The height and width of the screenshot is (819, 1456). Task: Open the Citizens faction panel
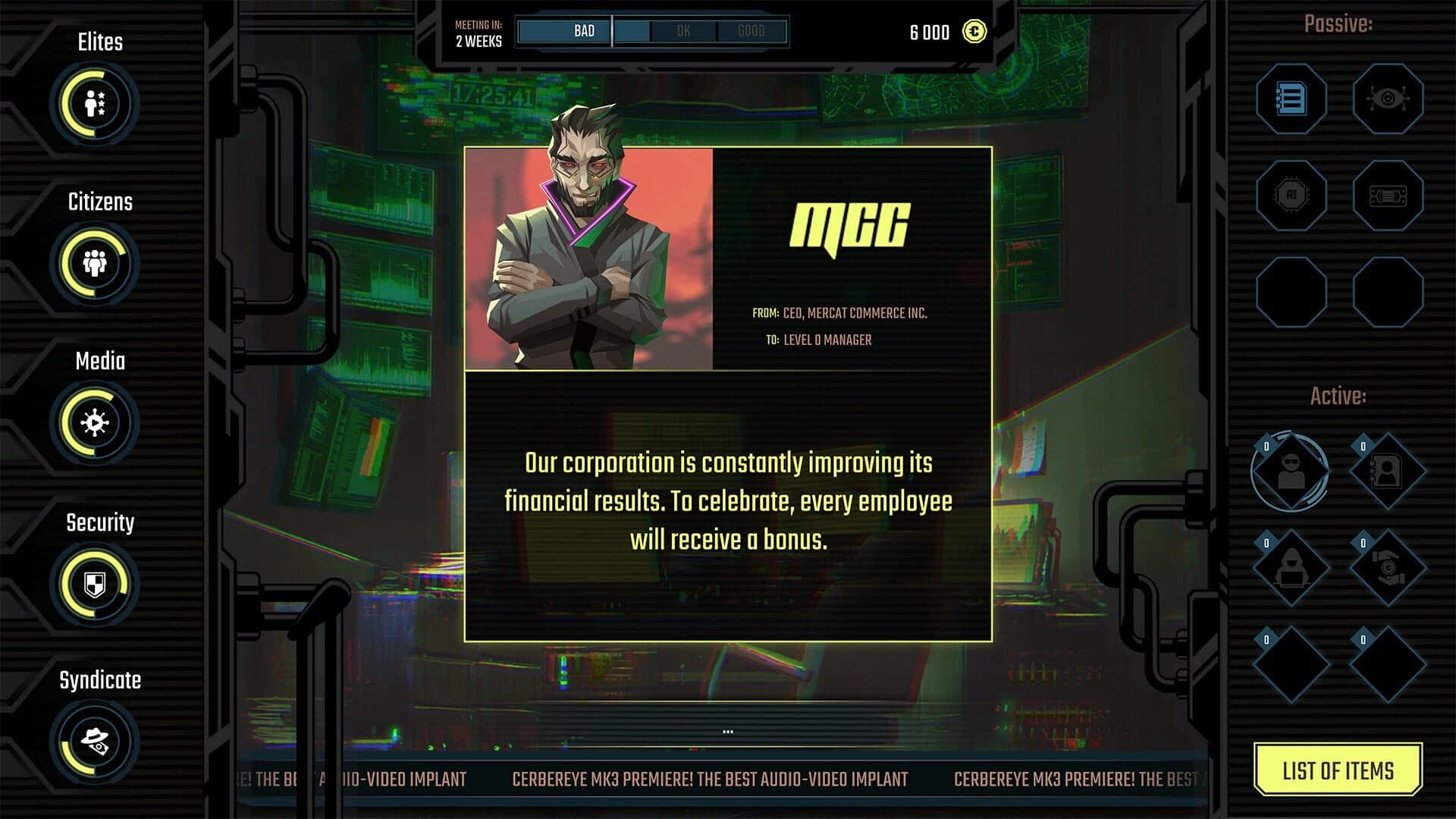95,263
